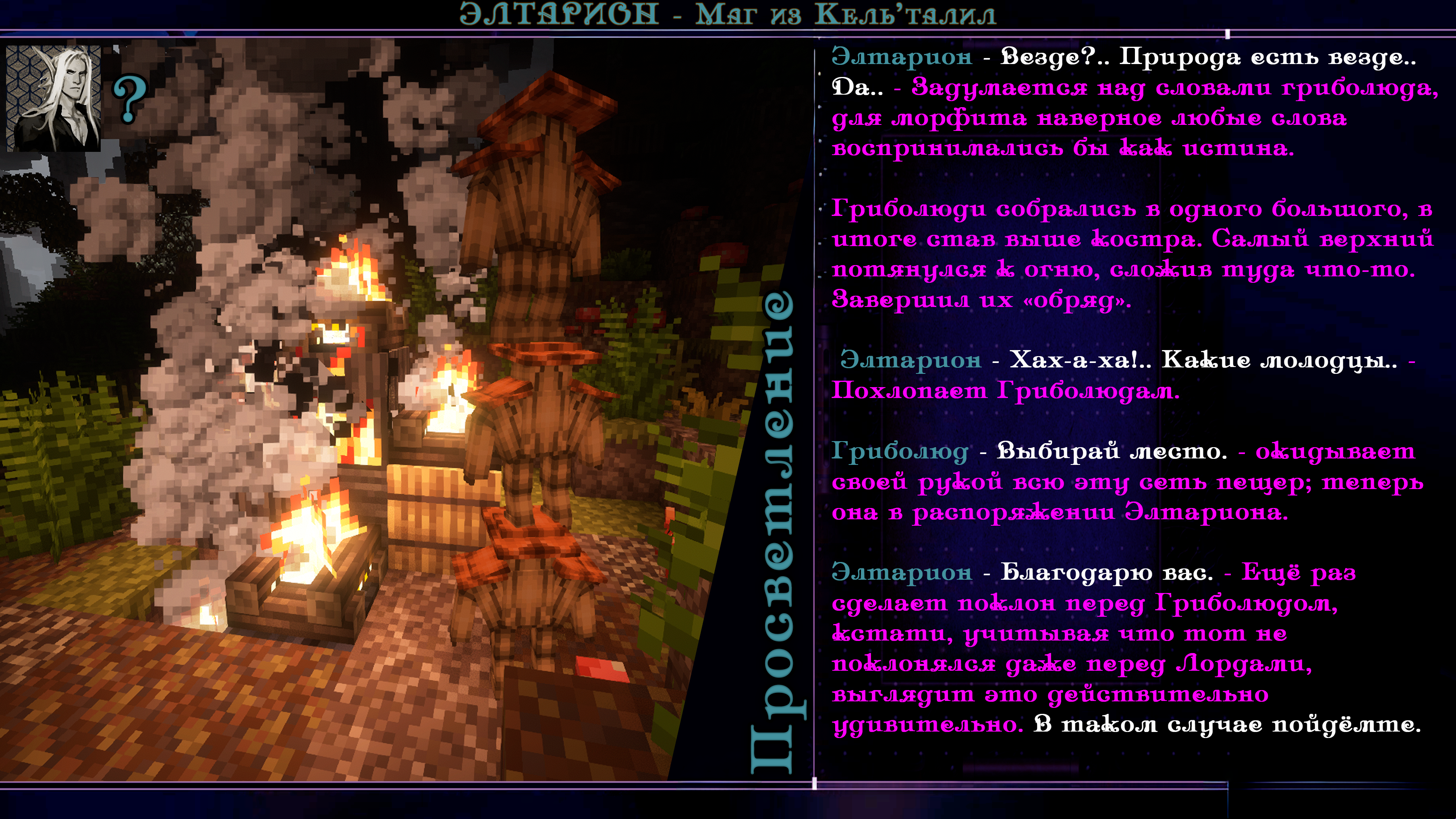Click Eltarion's white-haired character portrait
Viewport: 1456px width, 819px height.
click(54, 98)
